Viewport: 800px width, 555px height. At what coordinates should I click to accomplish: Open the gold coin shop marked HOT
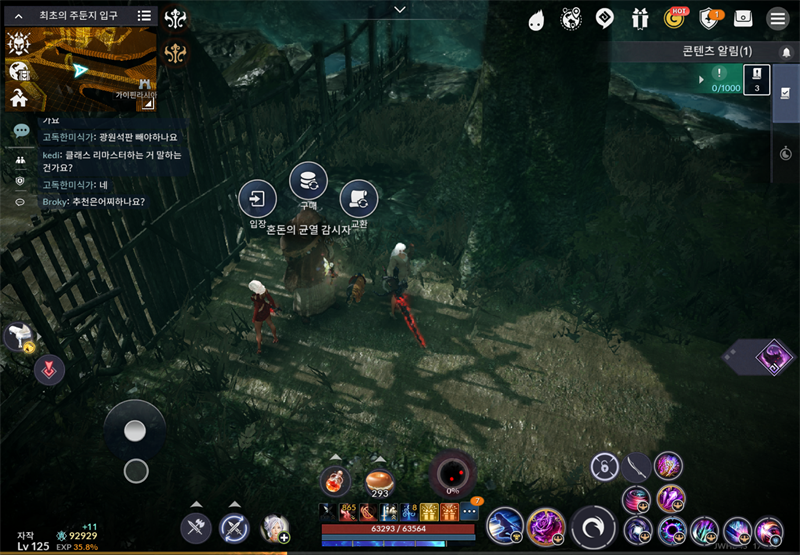tap(675, 18)
